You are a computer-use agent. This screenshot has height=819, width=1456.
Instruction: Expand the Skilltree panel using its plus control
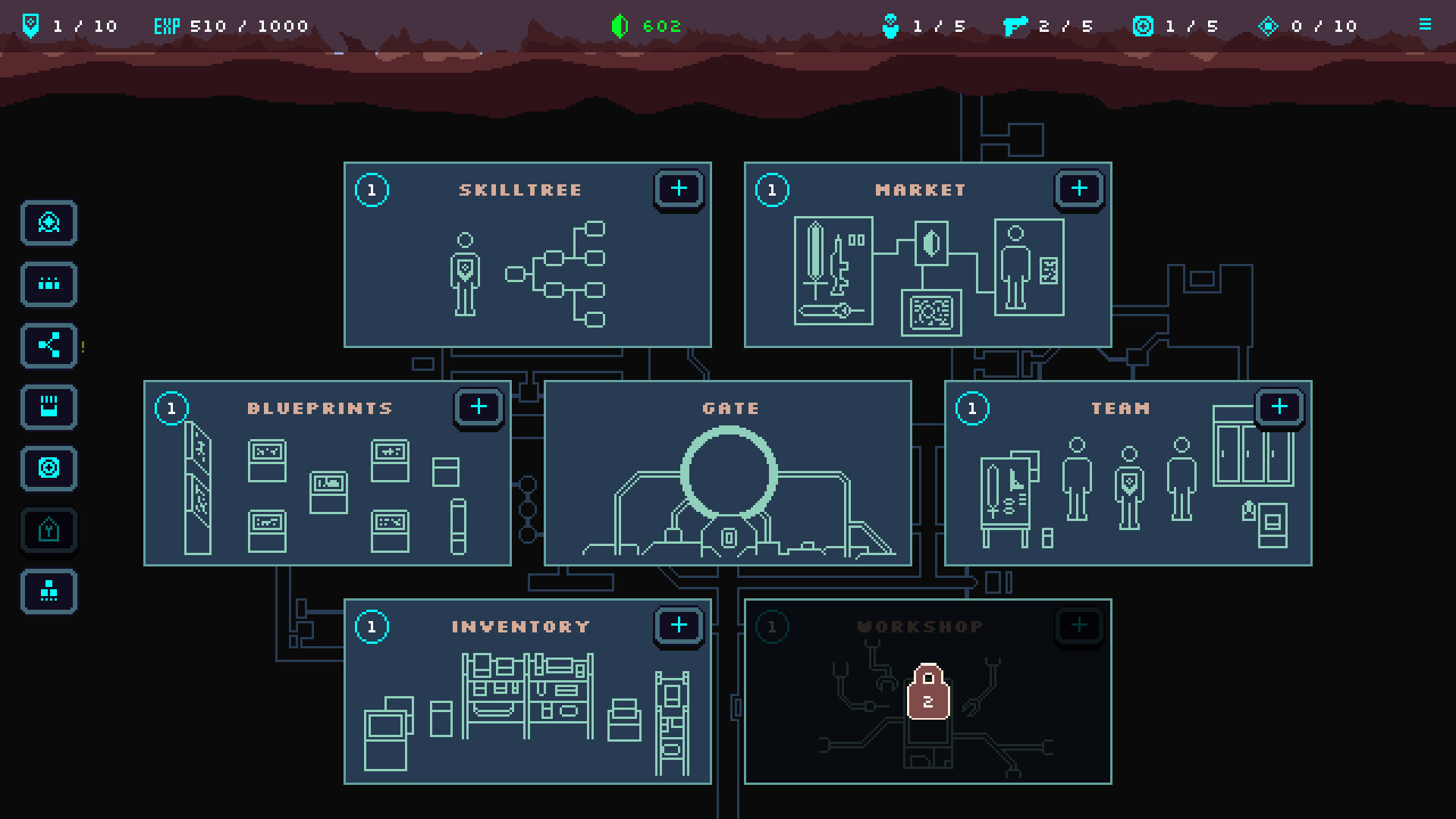point(679,190)
